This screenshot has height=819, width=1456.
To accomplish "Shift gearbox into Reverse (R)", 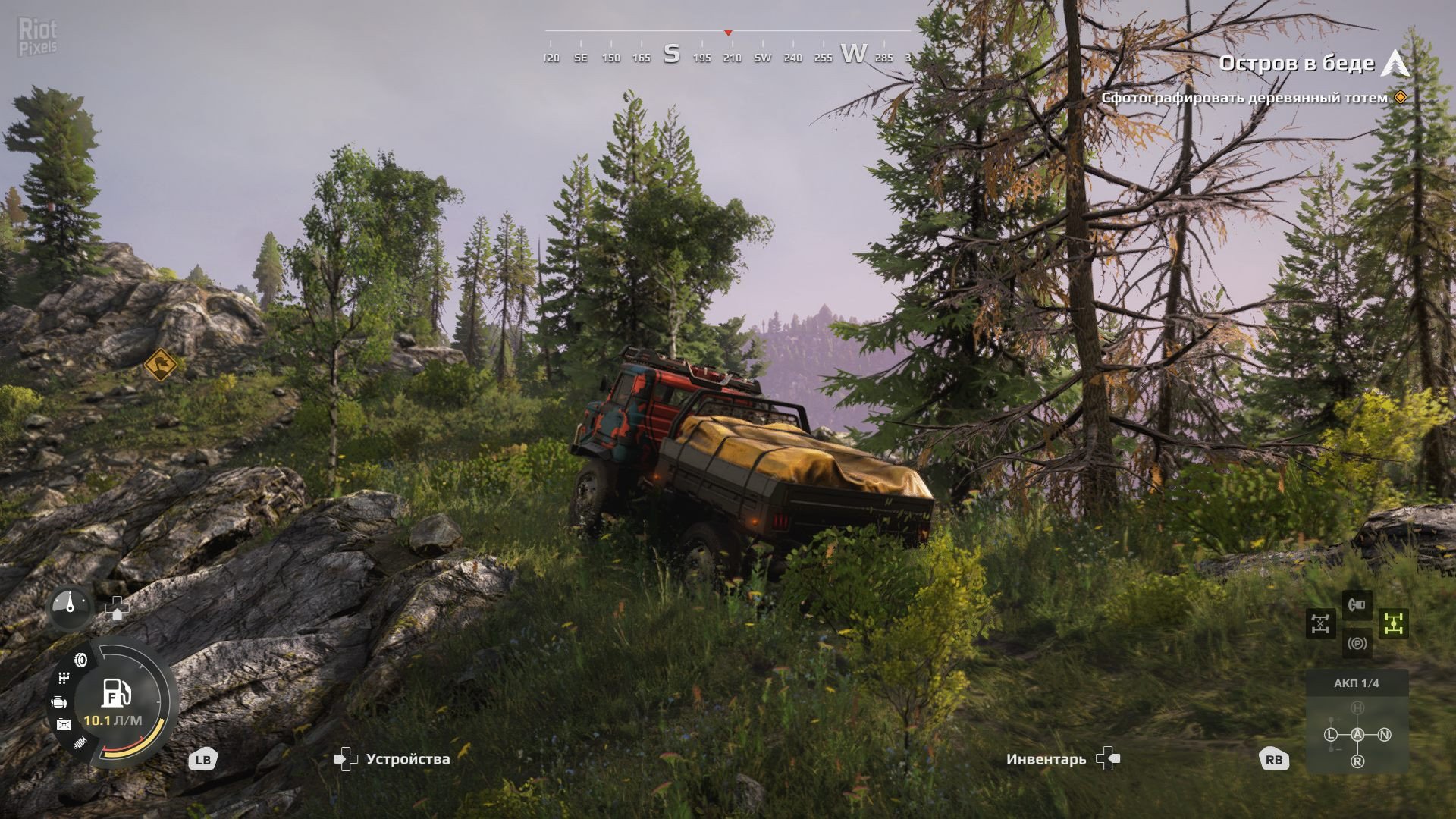I will (1357, 761).
